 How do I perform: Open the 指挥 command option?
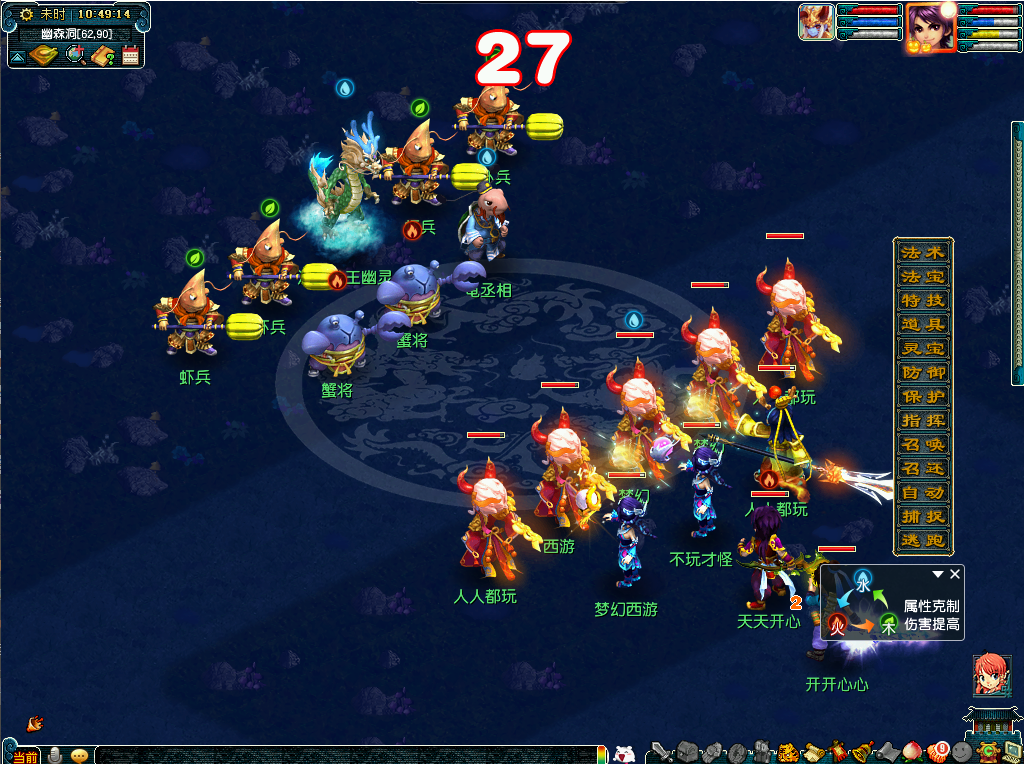click(x=921, y=421)
